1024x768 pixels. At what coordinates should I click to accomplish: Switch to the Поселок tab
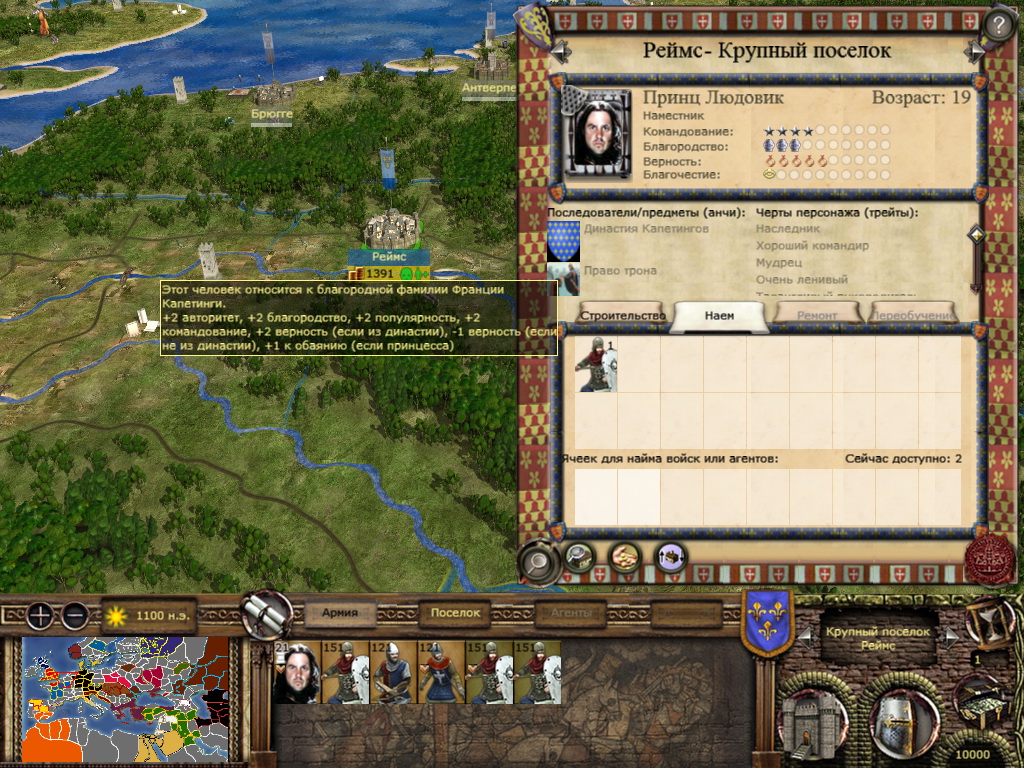coord(456,613)
